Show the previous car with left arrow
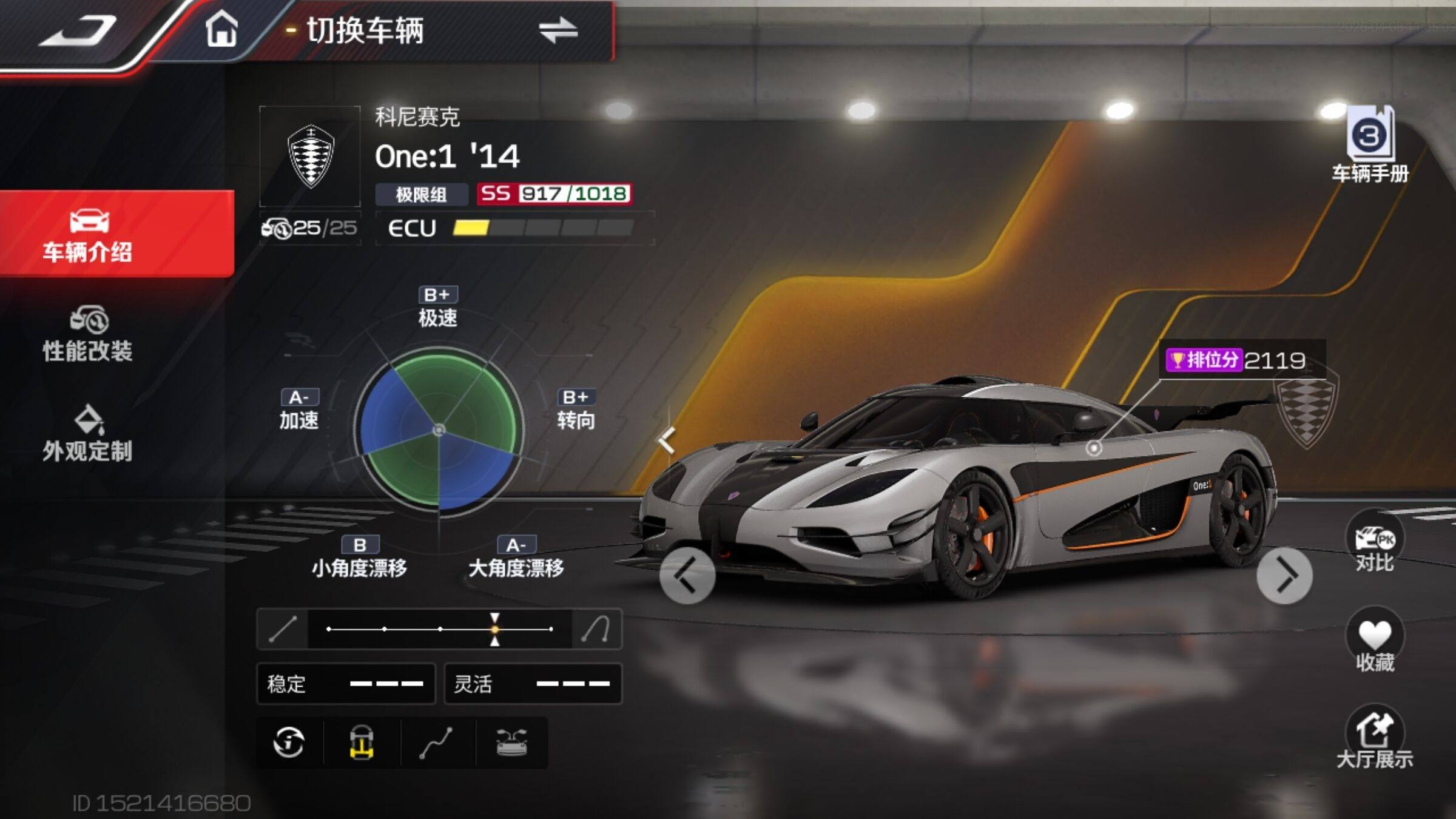The height and width of the screenshot is (819, 1456). click(x=687, y=575)
